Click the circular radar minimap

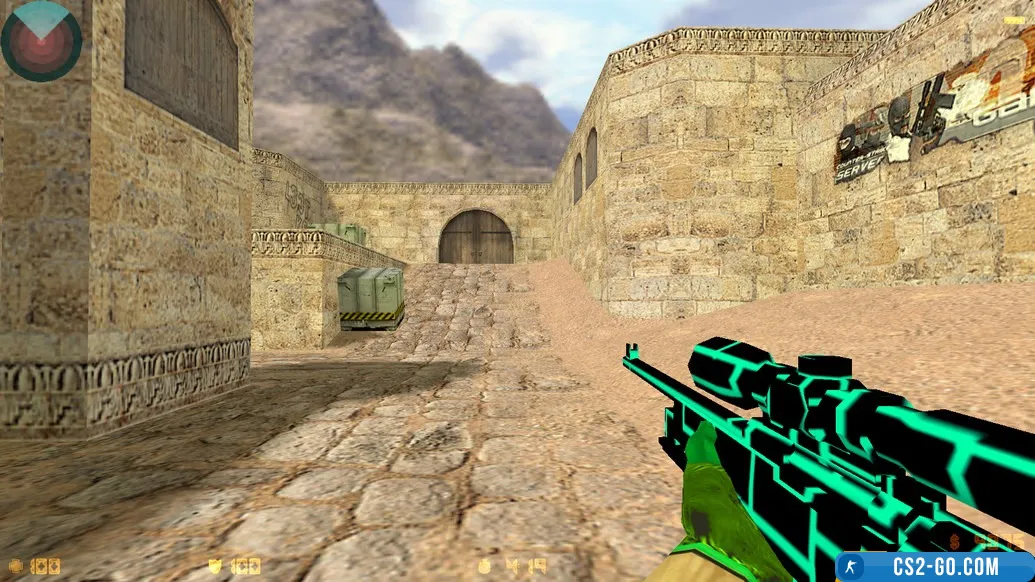(41, 41)
